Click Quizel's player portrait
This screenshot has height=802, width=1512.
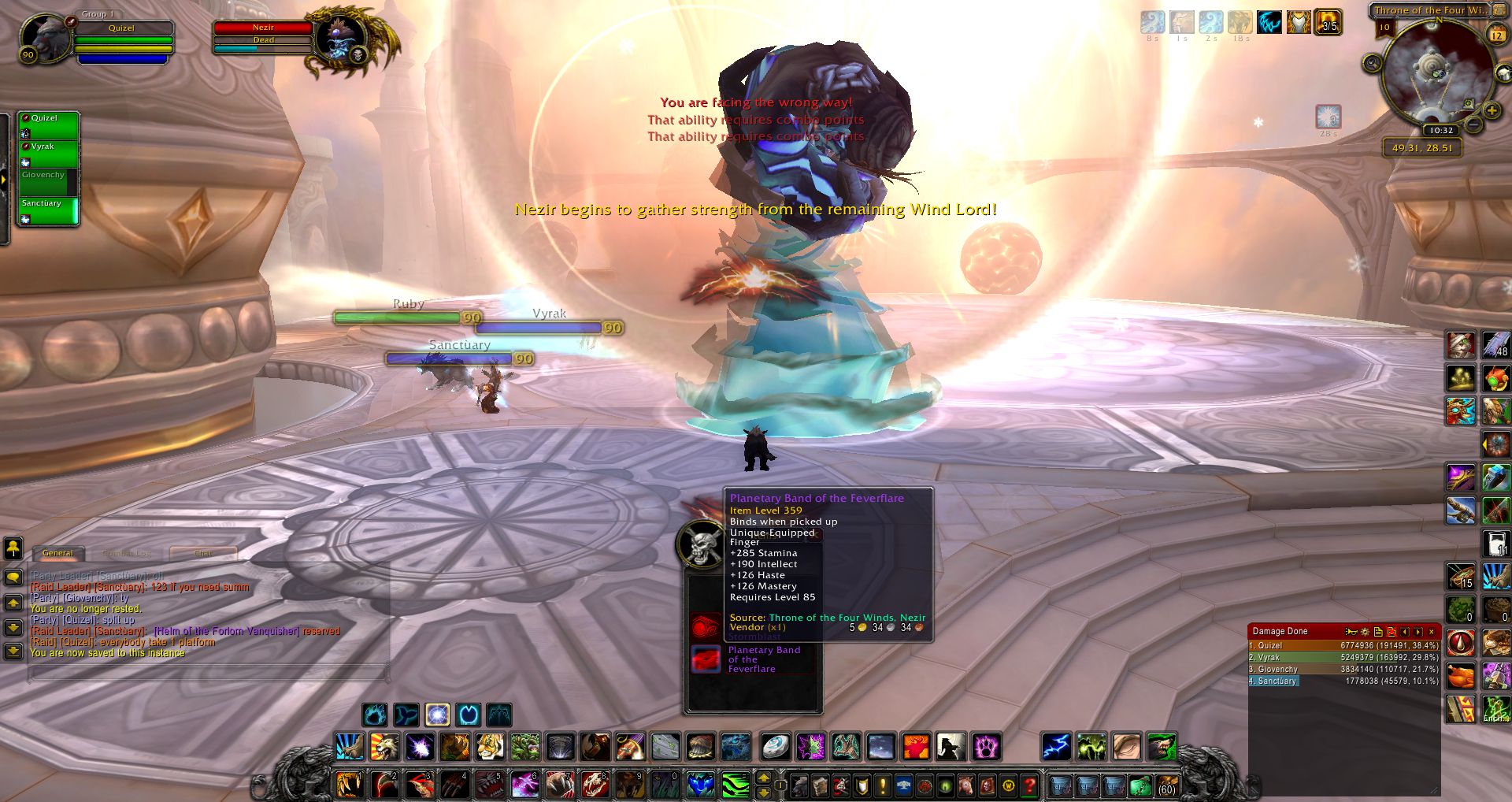(46, 37)
